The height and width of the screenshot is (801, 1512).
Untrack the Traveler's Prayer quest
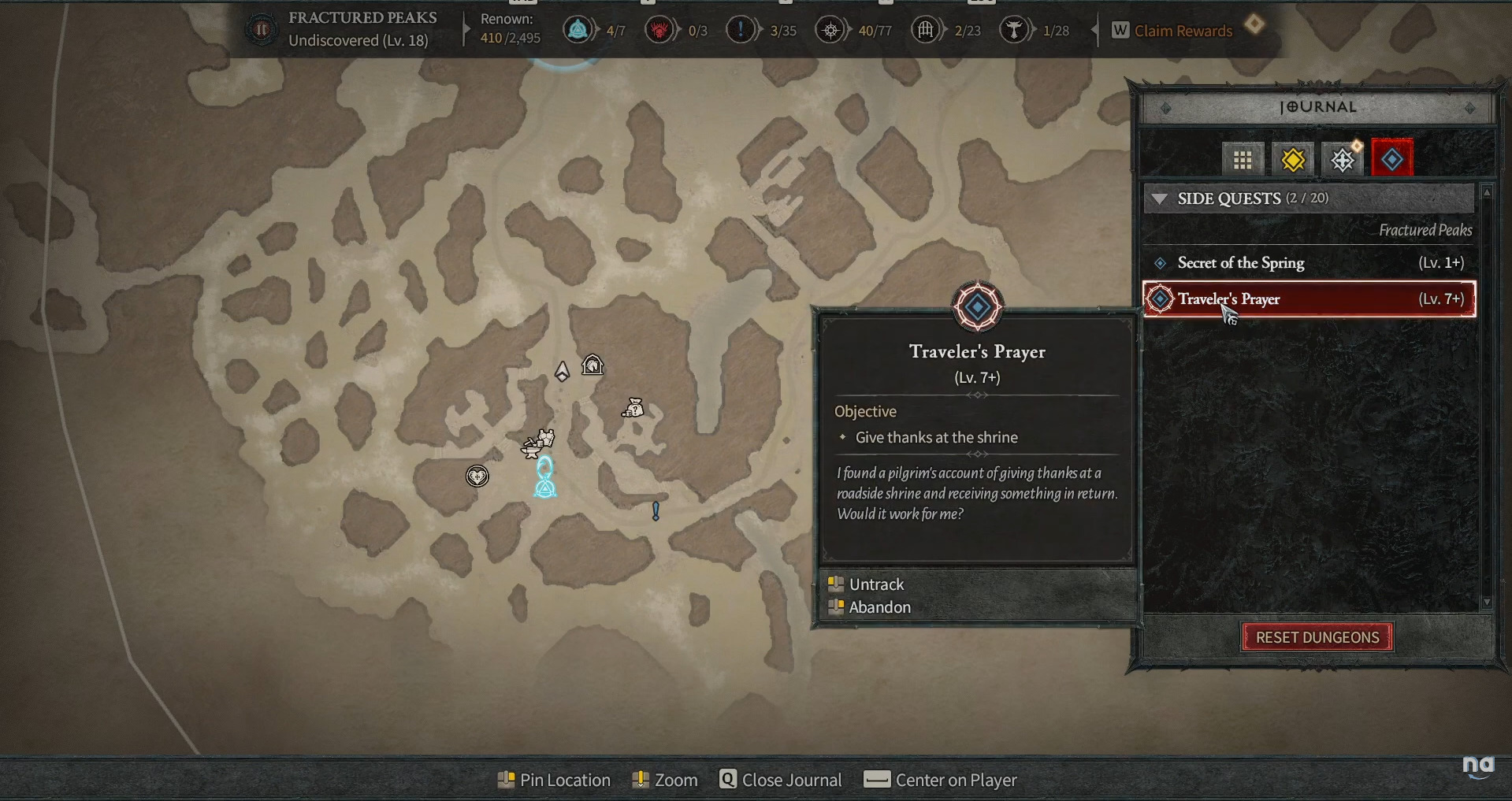click(876, 584)
